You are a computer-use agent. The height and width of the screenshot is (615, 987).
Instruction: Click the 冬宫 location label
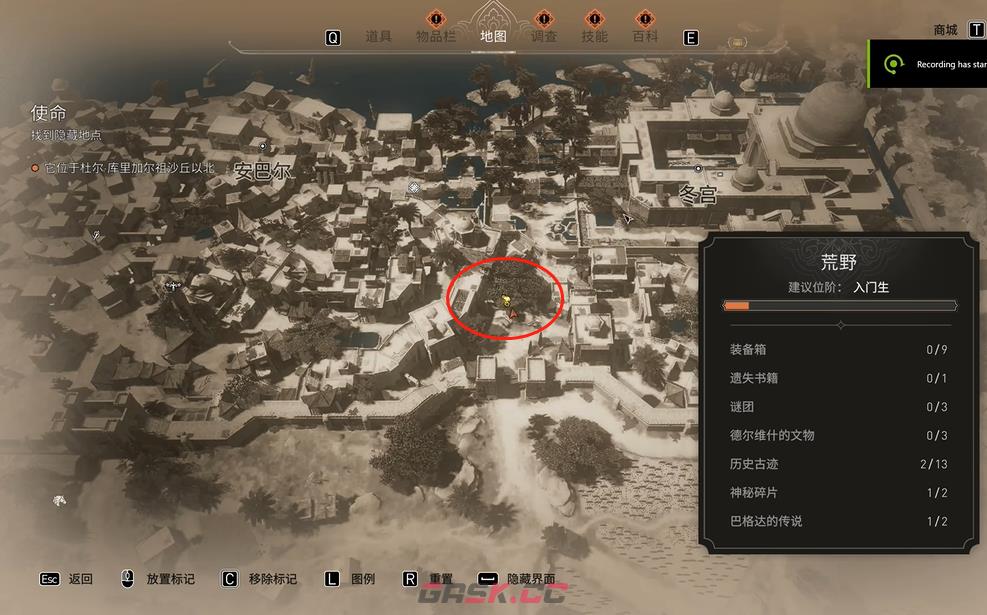tap(698, 196)
